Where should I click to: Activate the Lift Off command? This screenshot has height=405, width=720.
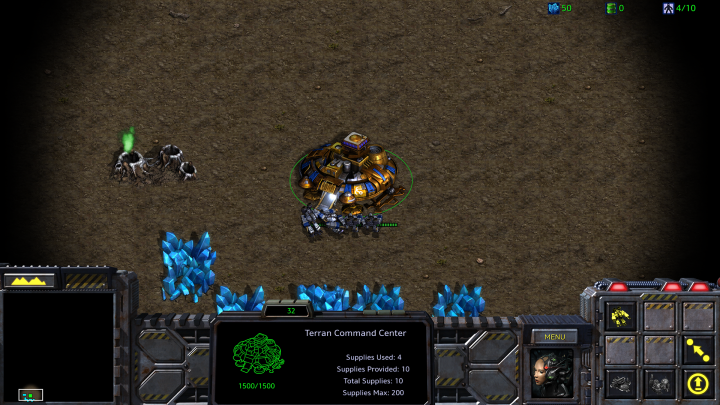(x=697, y=382)
